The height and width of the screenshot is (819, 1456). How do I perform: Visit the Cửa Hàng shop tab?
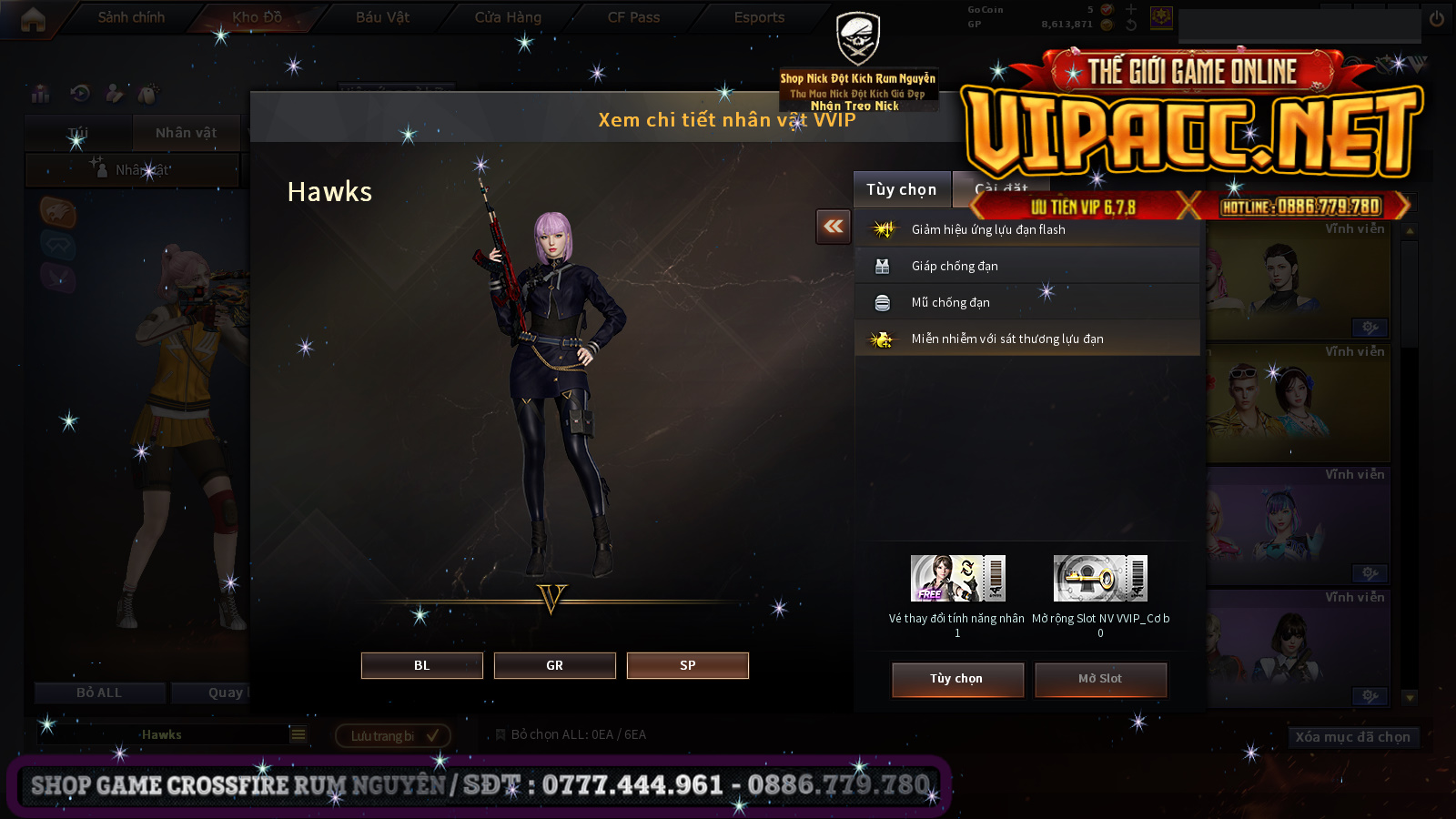coord(508,17)
